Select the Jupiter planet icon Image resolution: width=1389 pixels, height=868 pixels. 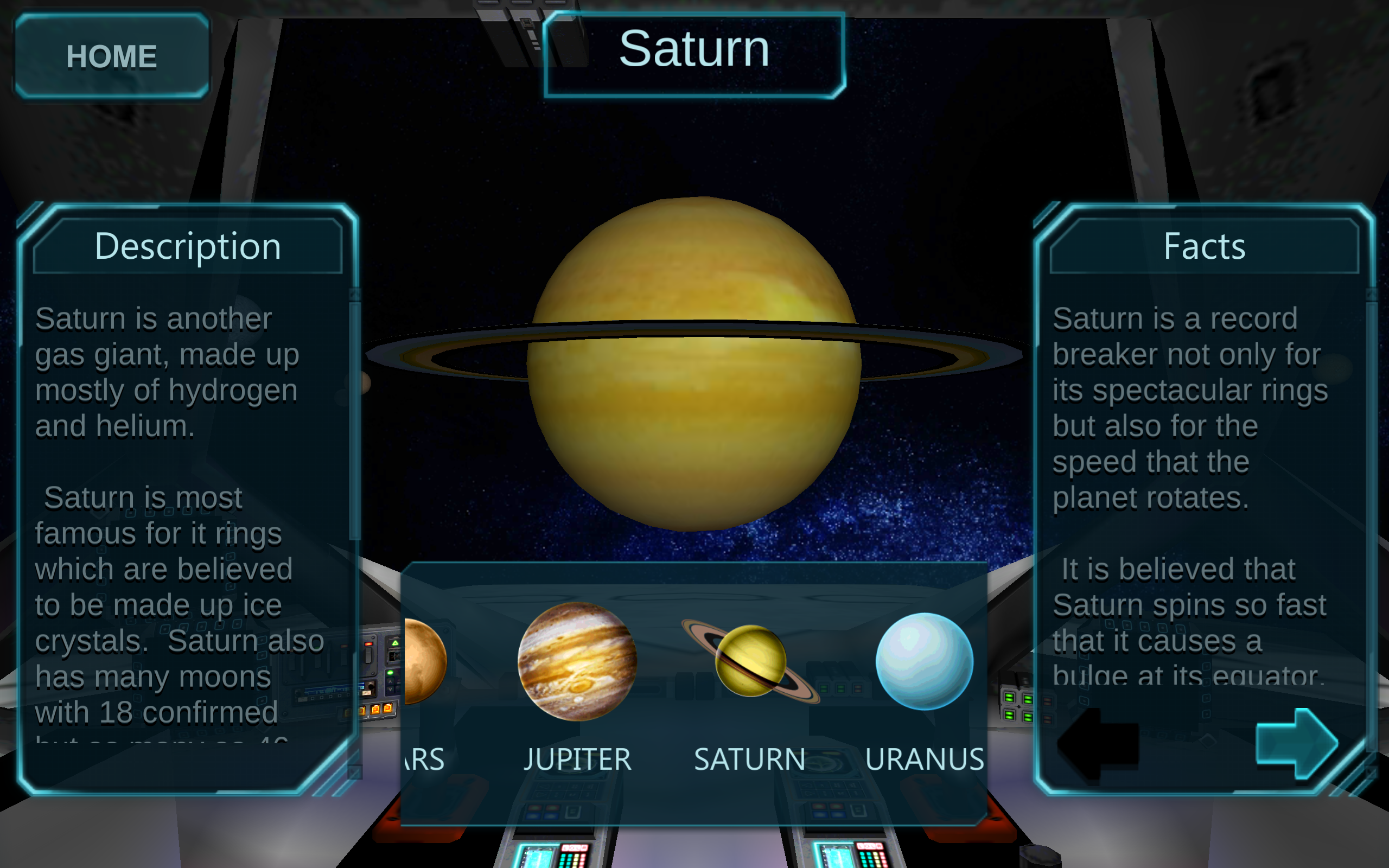click(x=577, y=660)
